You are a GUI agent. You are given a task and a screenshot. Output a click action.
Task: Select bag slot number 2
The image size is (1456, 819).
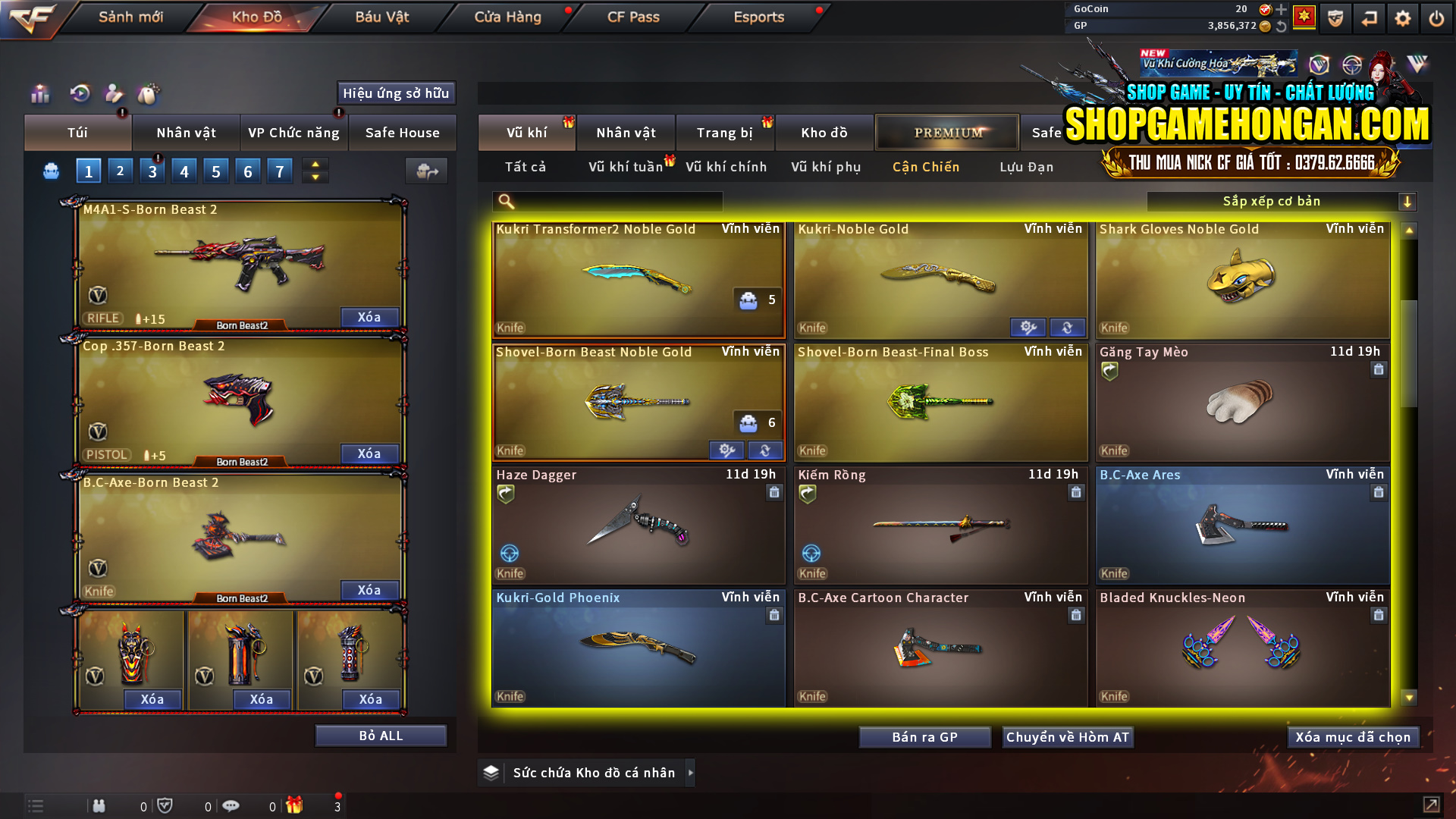click(x=120, y=170)
